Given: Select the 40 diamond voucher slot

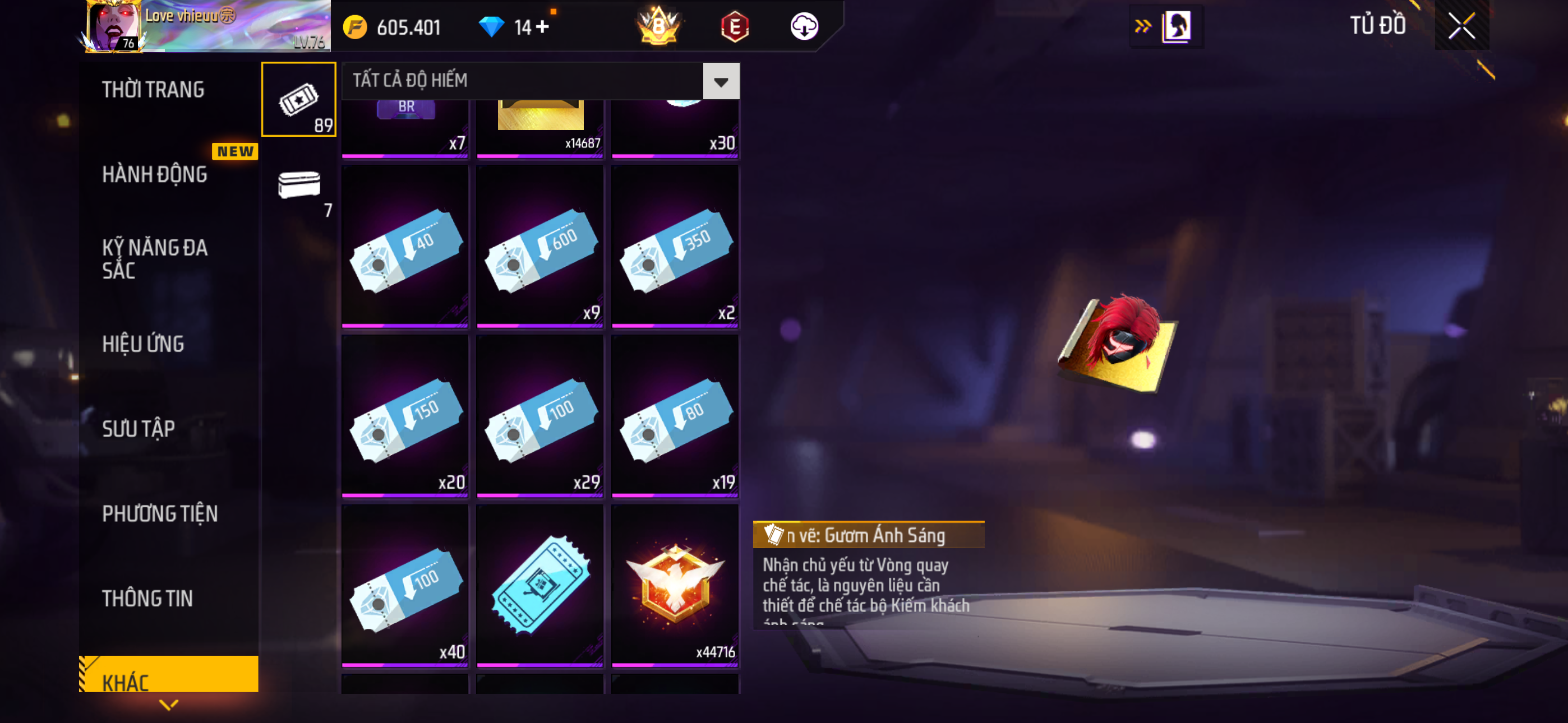Looking at the screenshot, I should [x=405, y=247].
